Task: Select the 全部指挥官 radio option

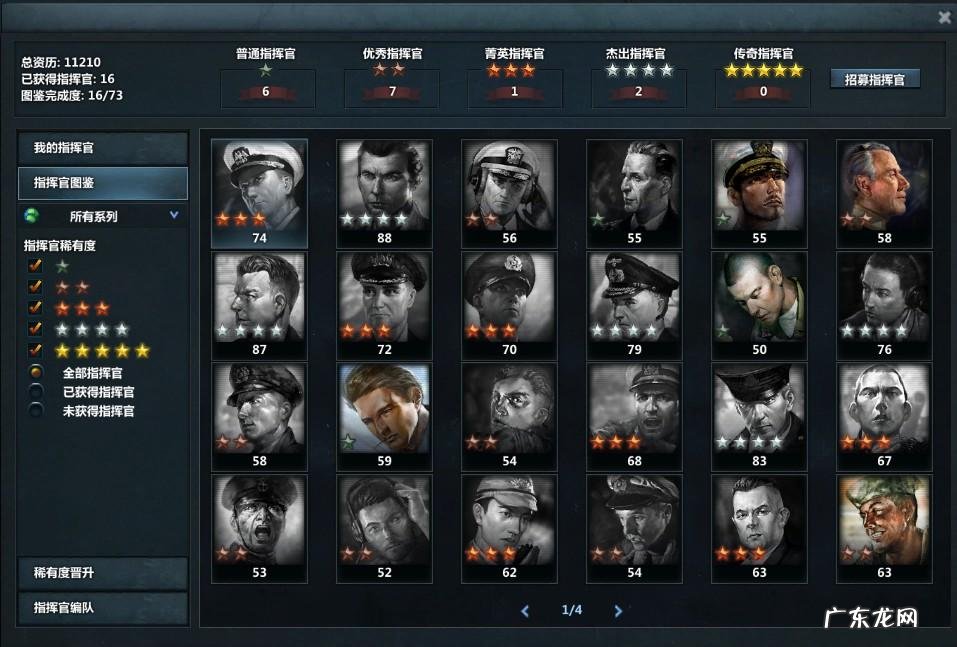Action: point(36,373)
